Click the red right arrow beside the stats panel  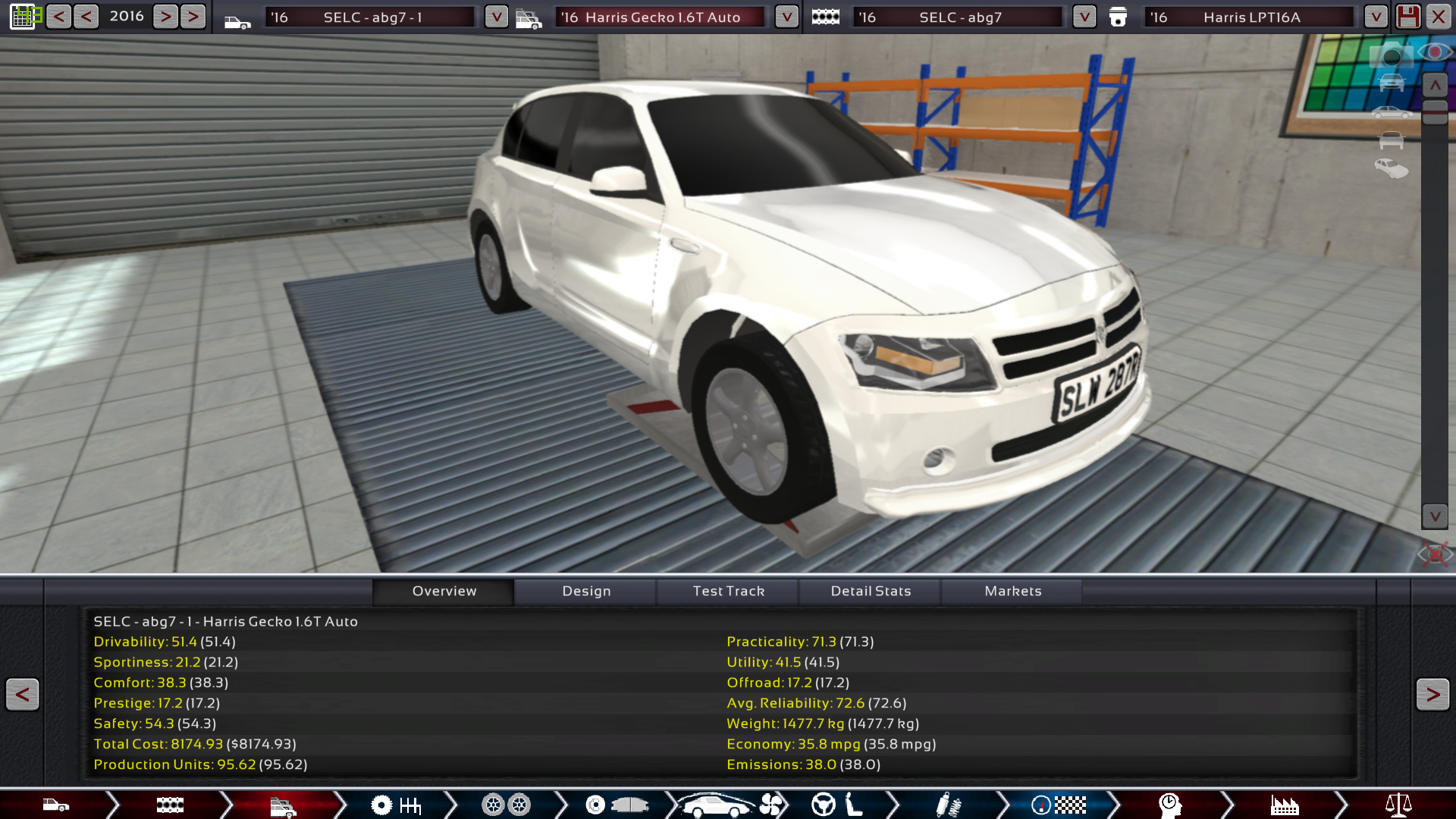coord(1432,694)
